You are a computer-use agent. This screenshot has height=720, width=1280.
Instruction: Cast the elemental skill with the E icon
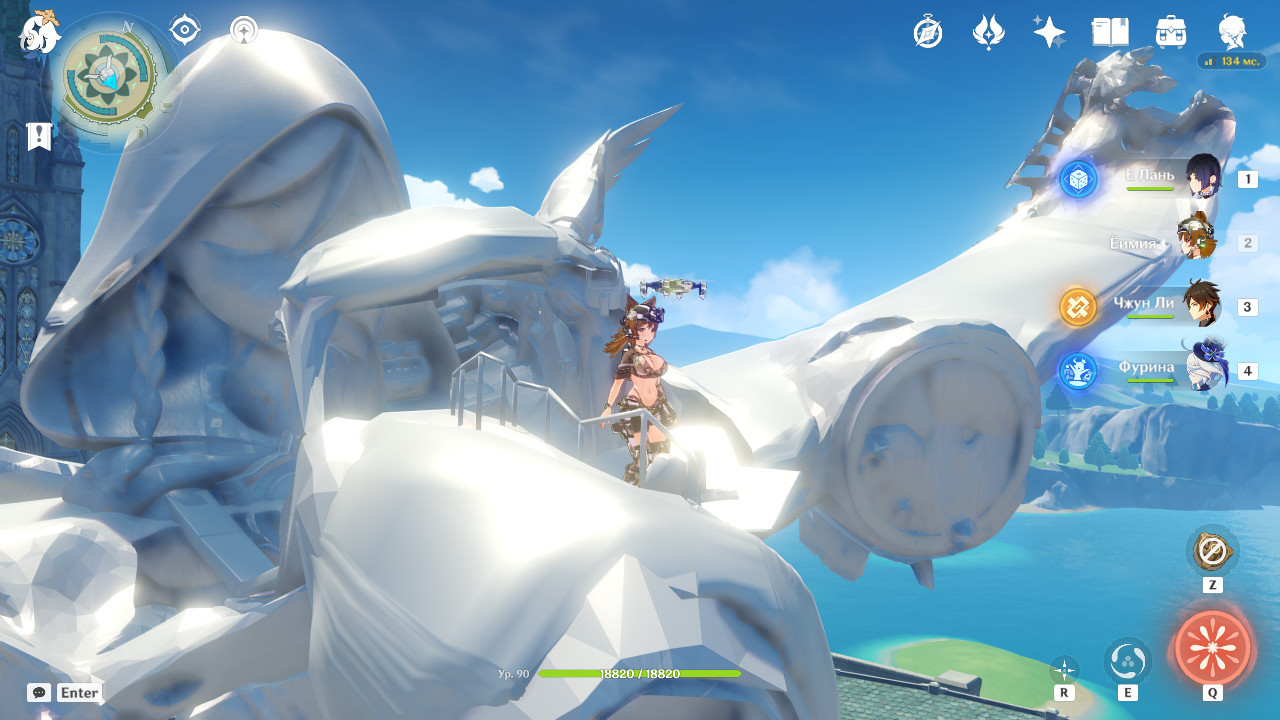coord(1127,662)
